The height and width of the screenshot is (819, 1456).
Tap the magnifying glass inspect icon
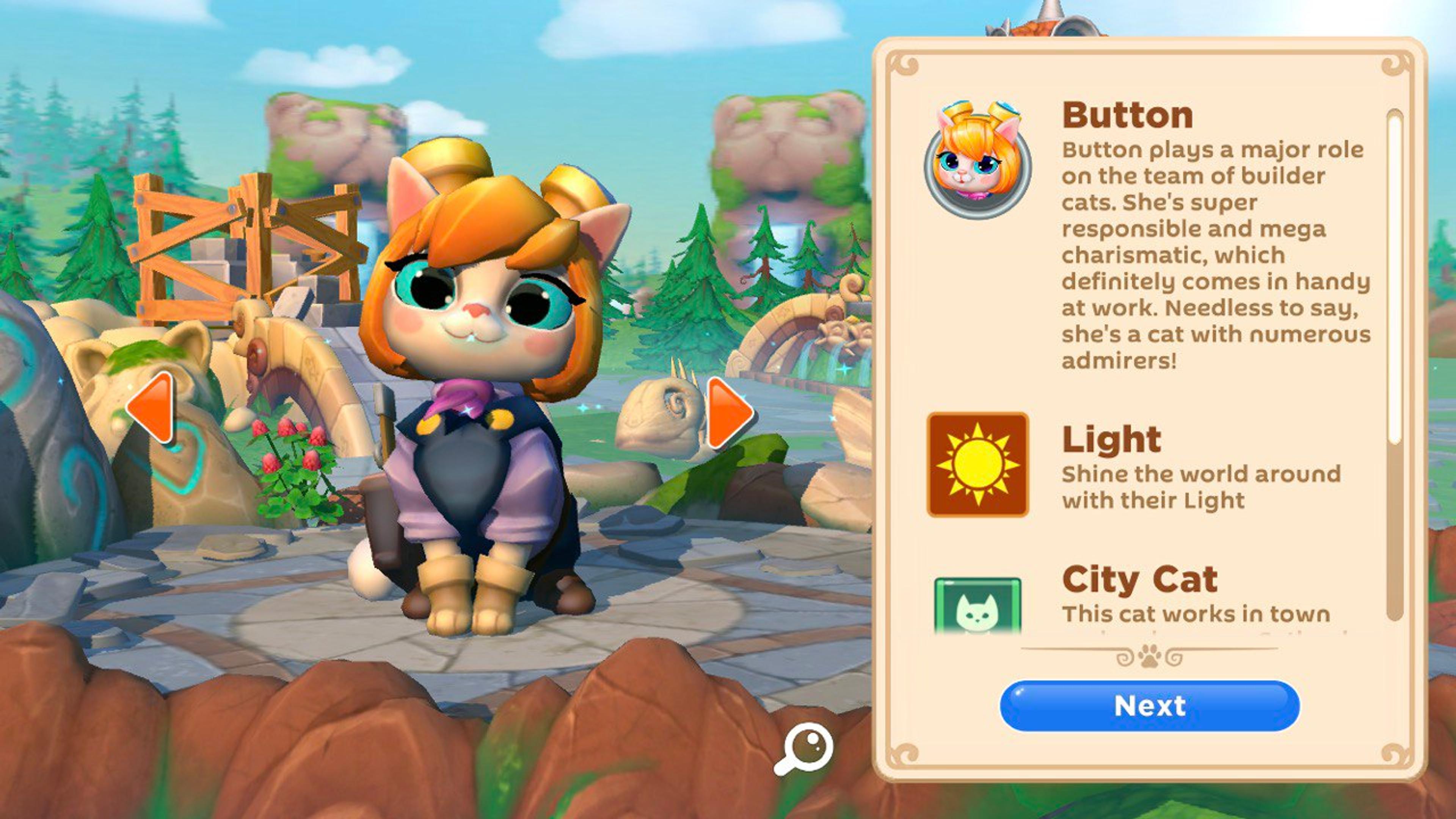[804, 748]
